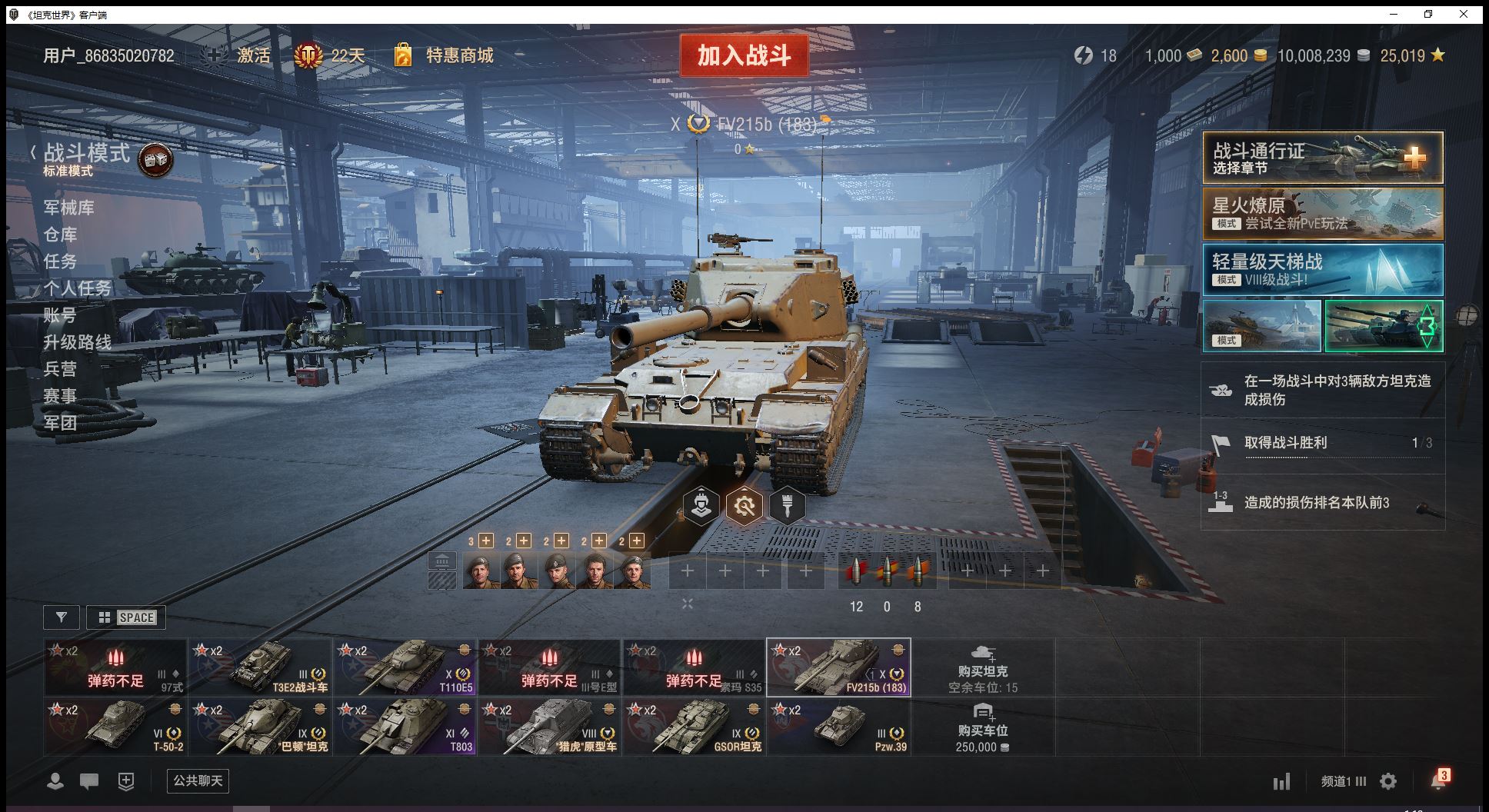Viewport: 1489px width, 812px height.
Task: Click the red 加入战斗 battle button
Action: [x=744, y=55]
